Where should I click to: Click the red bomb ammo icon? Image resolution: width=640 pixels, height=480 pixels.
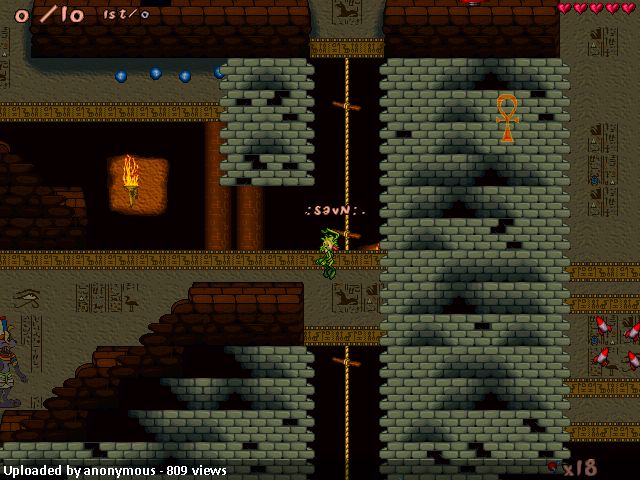tap(553, 465)
